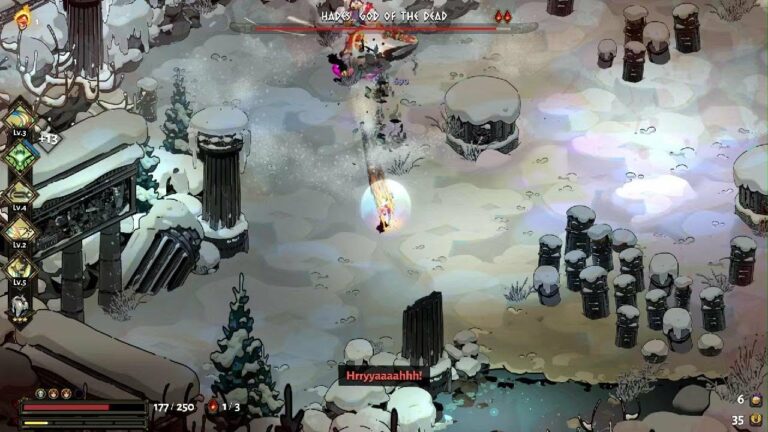Select the skull icon above the health bar

(41, 394)
